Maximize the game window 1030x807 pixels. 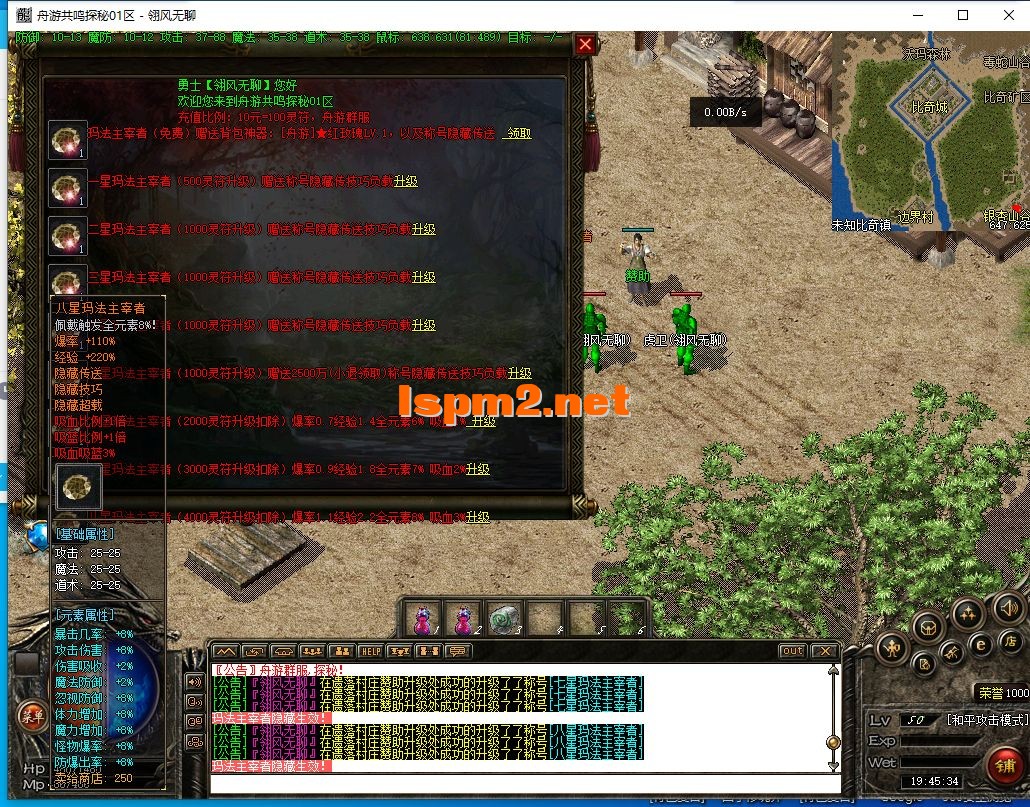[963, 15]
